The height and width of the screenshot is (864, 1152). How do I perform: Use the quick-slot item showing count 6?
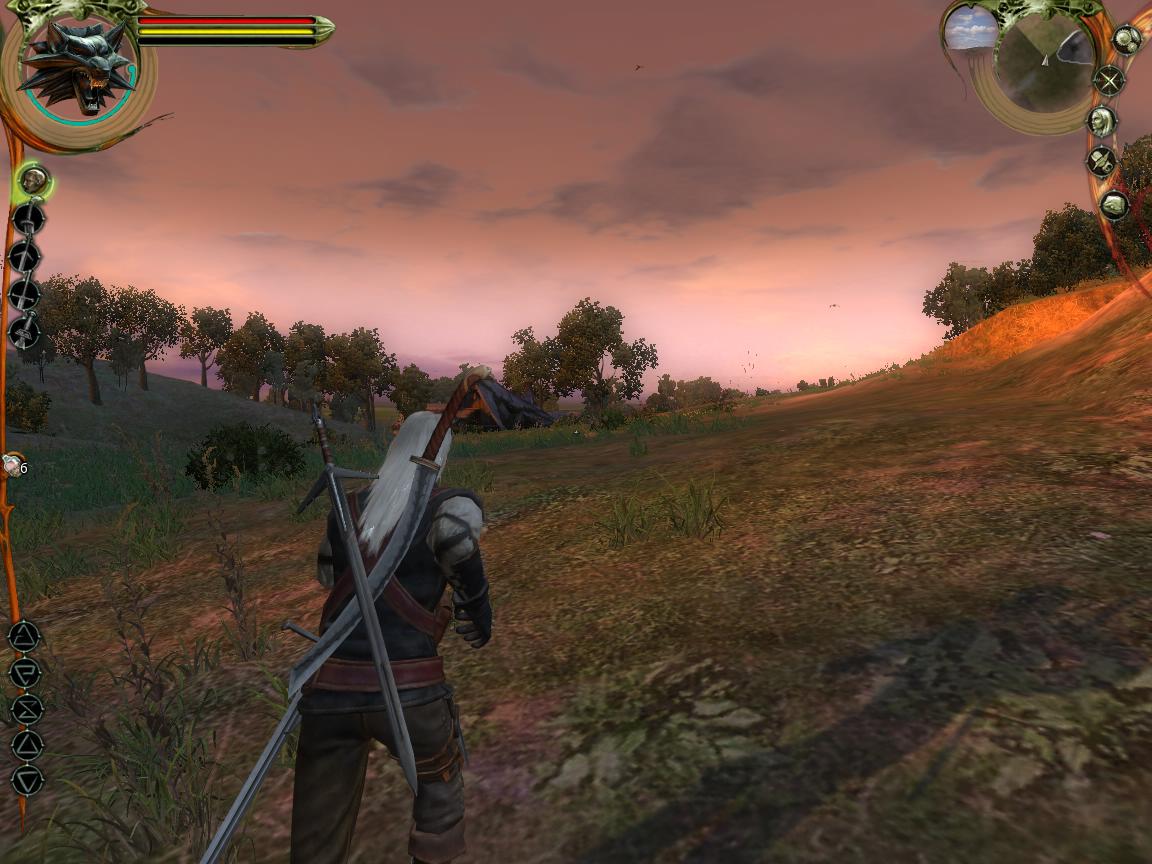(14, 465)
